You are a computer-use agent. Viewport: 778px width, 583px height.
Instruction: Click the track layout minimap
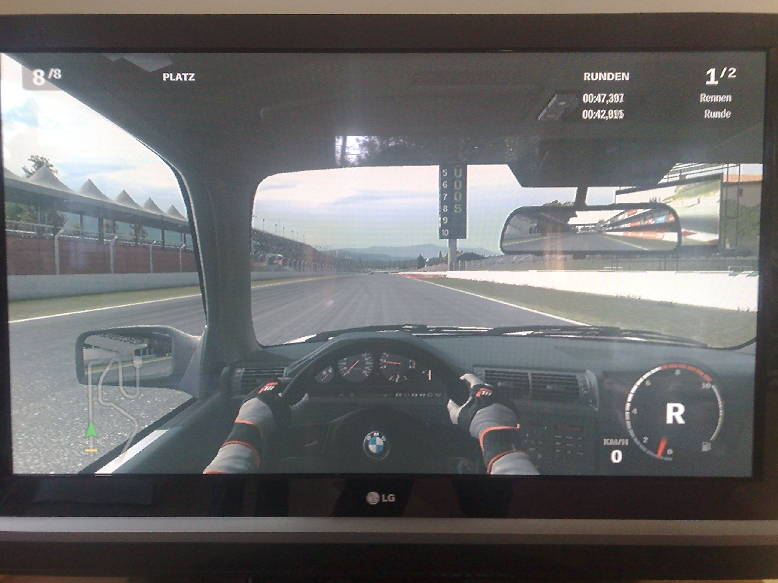113,398
